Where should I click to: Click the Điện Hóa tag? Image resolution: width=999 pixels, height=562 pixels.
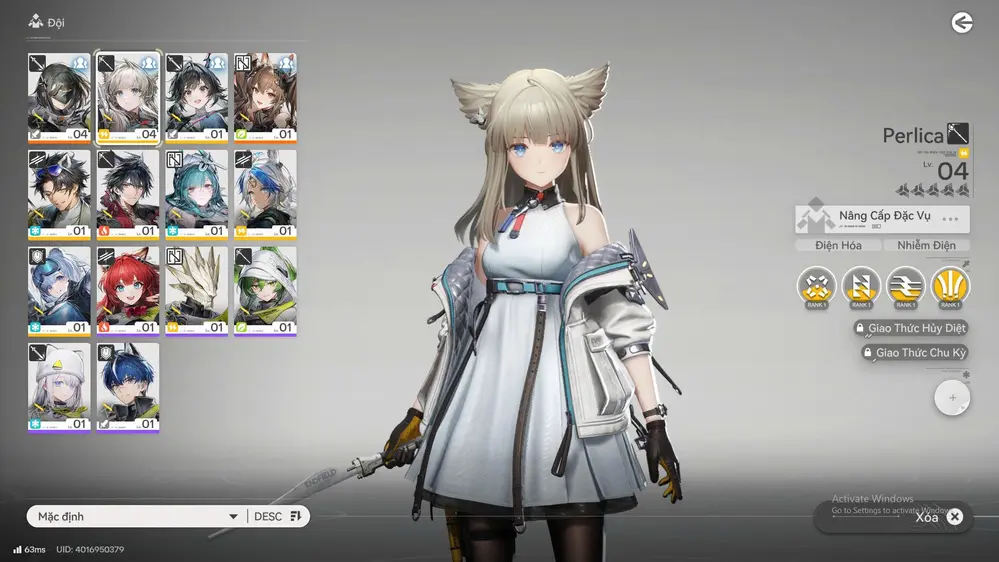point(838,246)
